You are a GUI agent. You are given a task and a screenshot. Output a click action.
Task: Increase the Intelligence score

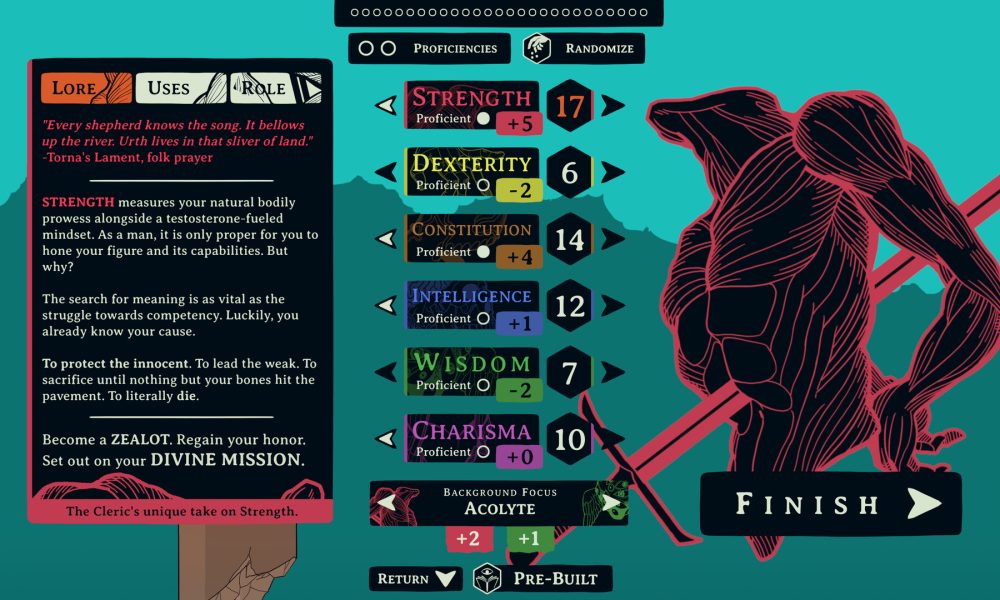612,305
